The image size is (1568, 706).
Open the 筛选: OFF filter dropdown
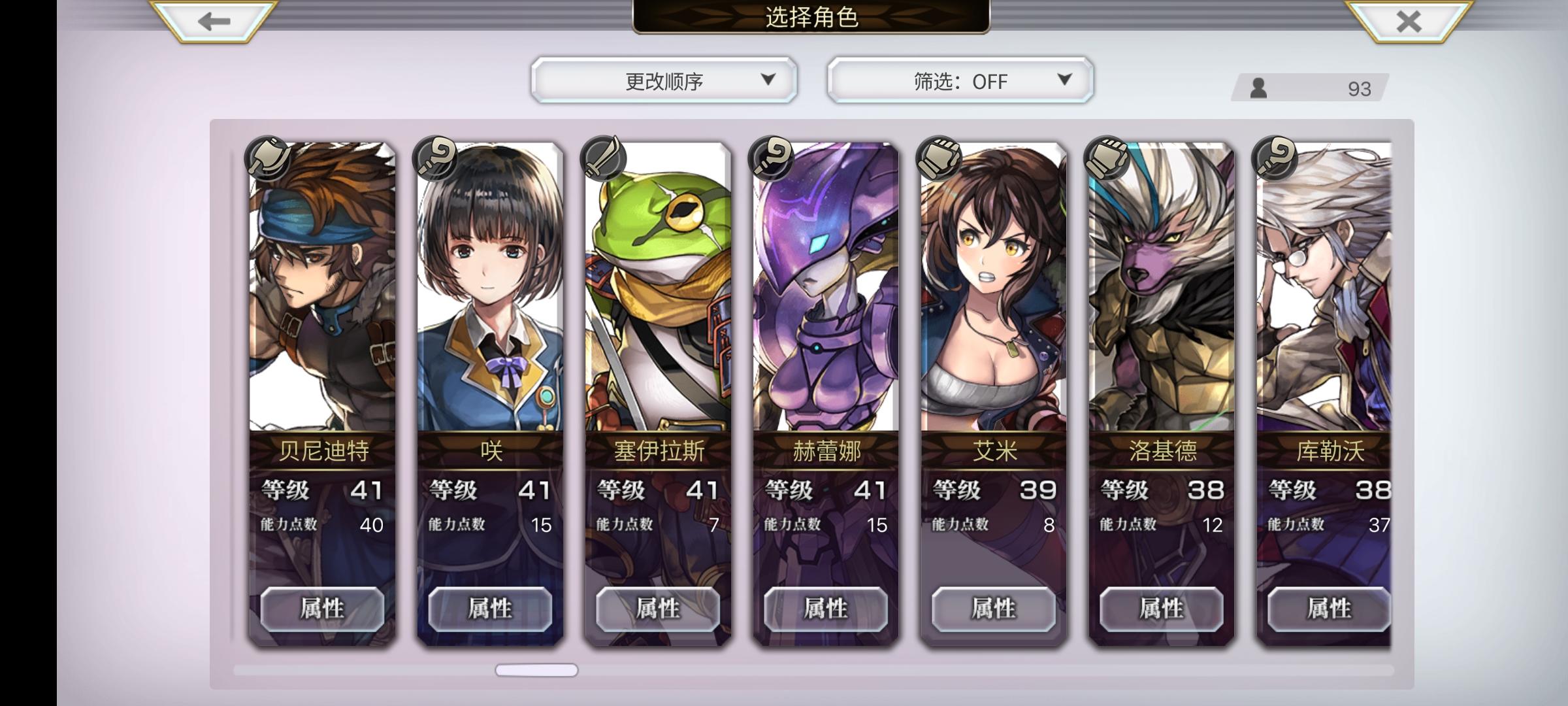tap(958, 80)
